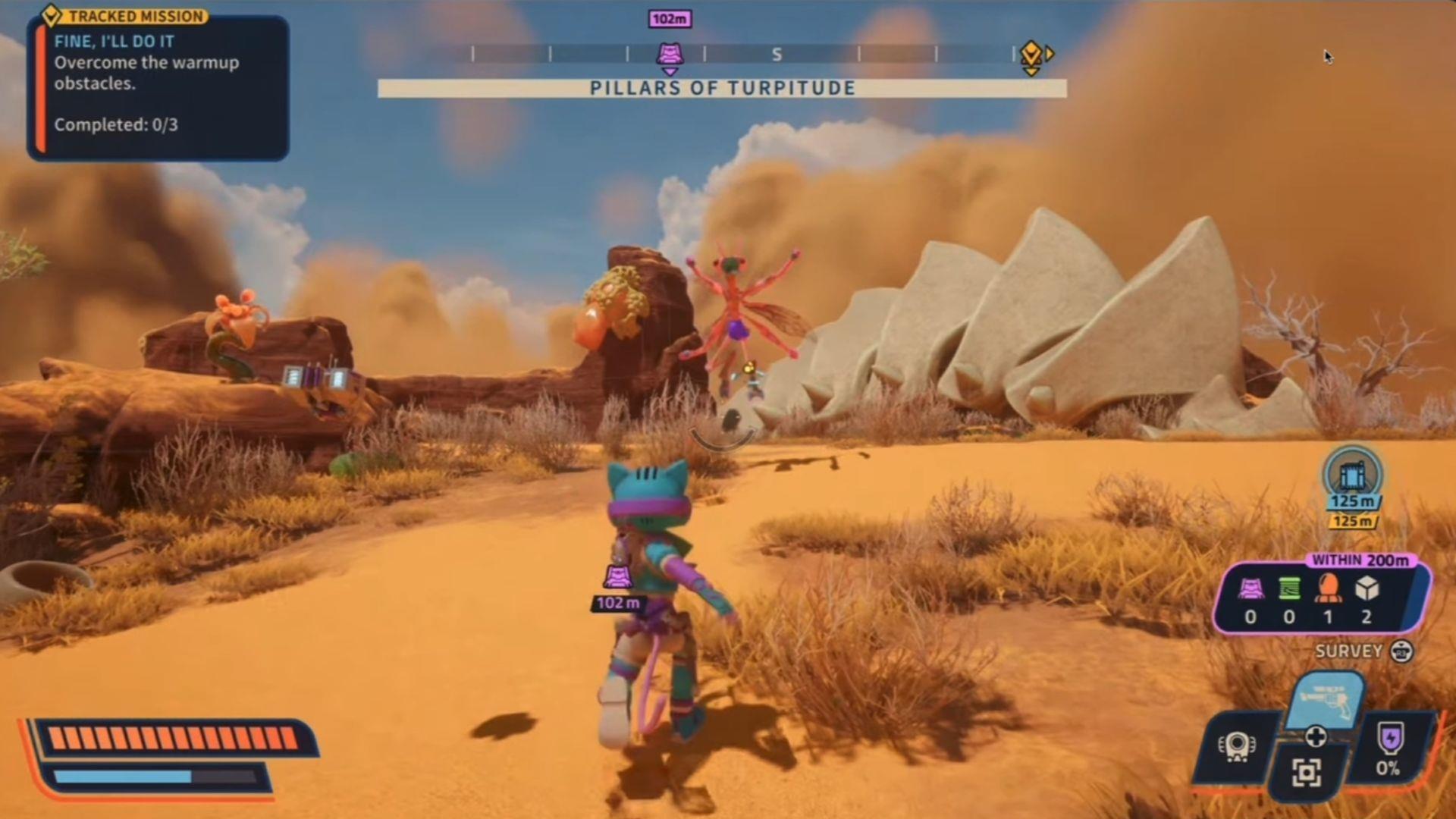Screen dimensions: 1456x819
Task: Toggle the purple creature marker on the compass
Action: point(669,53)
